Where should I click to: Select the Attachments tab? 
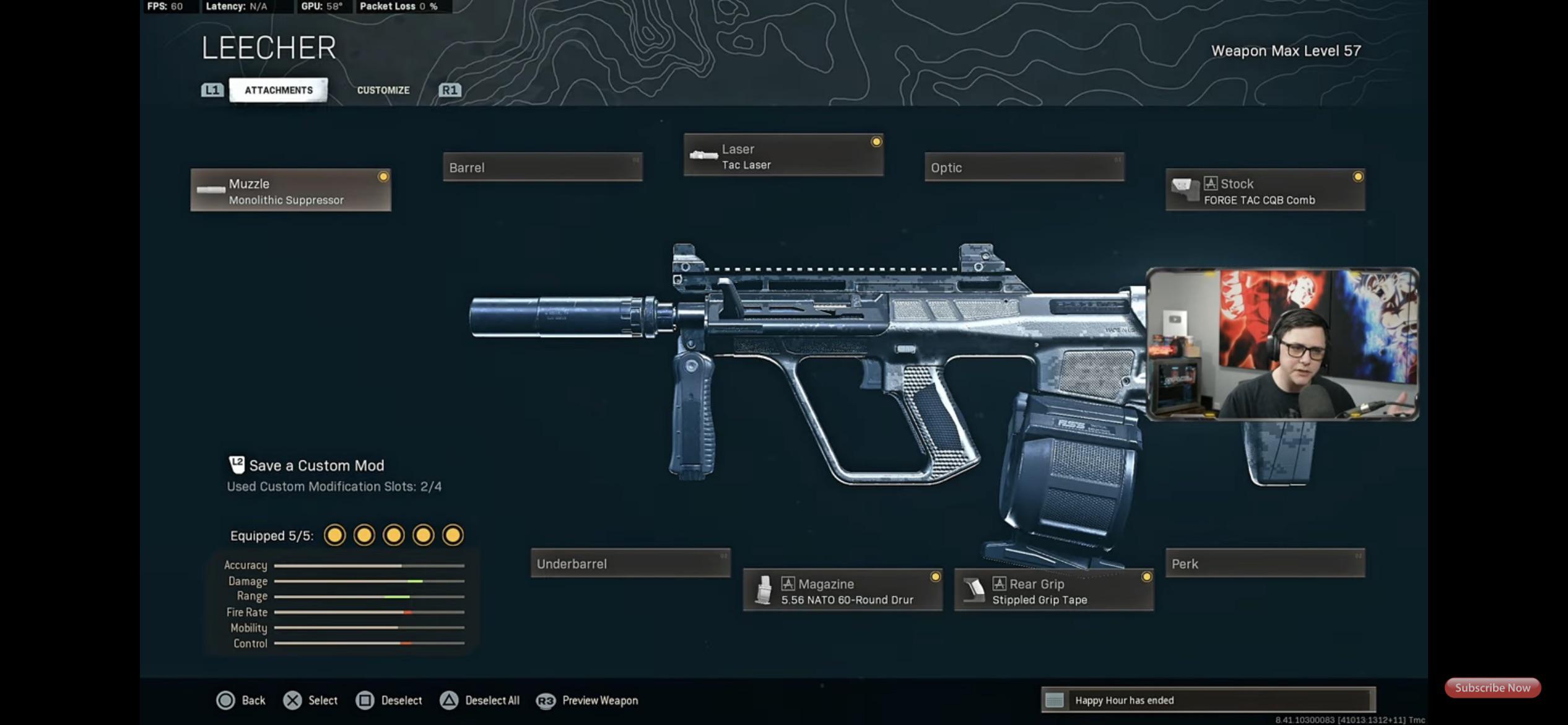tap(277, 90)
